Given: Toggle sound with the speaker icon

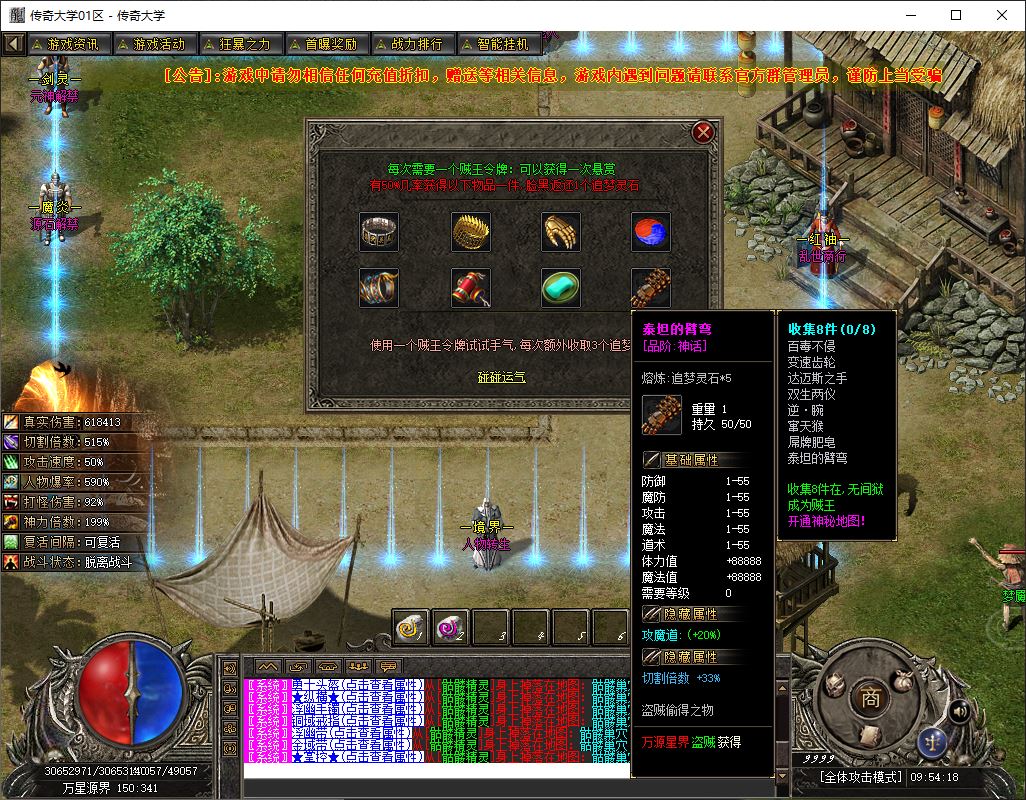Looking at the screenshot, I should point(959,711).
